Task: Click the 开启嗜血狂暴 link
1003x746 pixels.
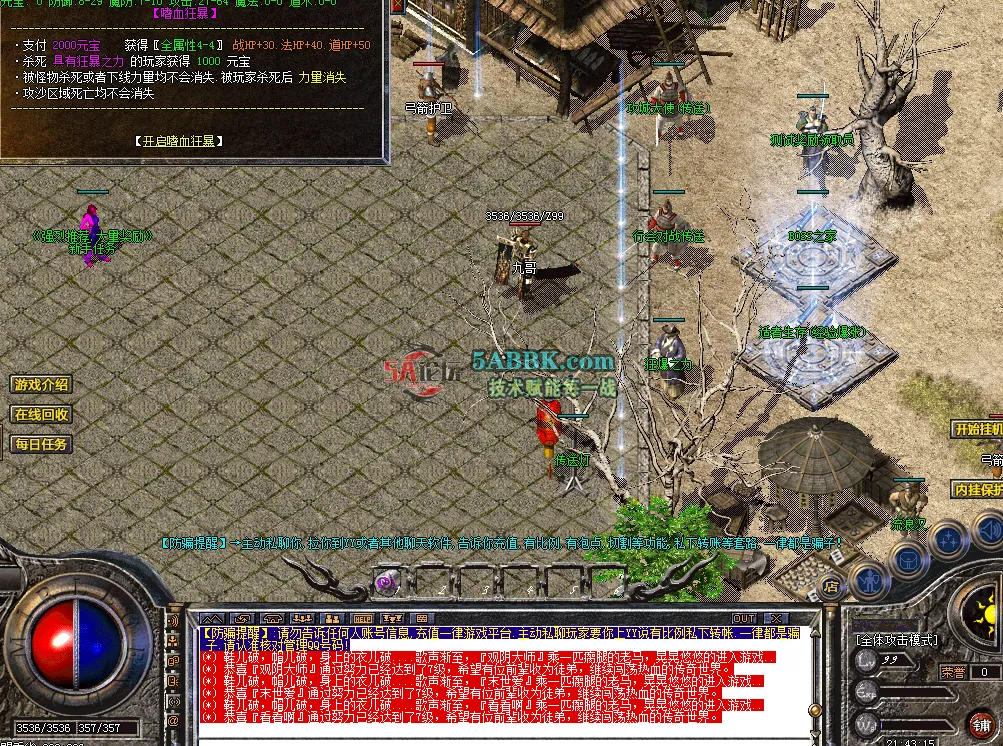Action: click(180, 141)
